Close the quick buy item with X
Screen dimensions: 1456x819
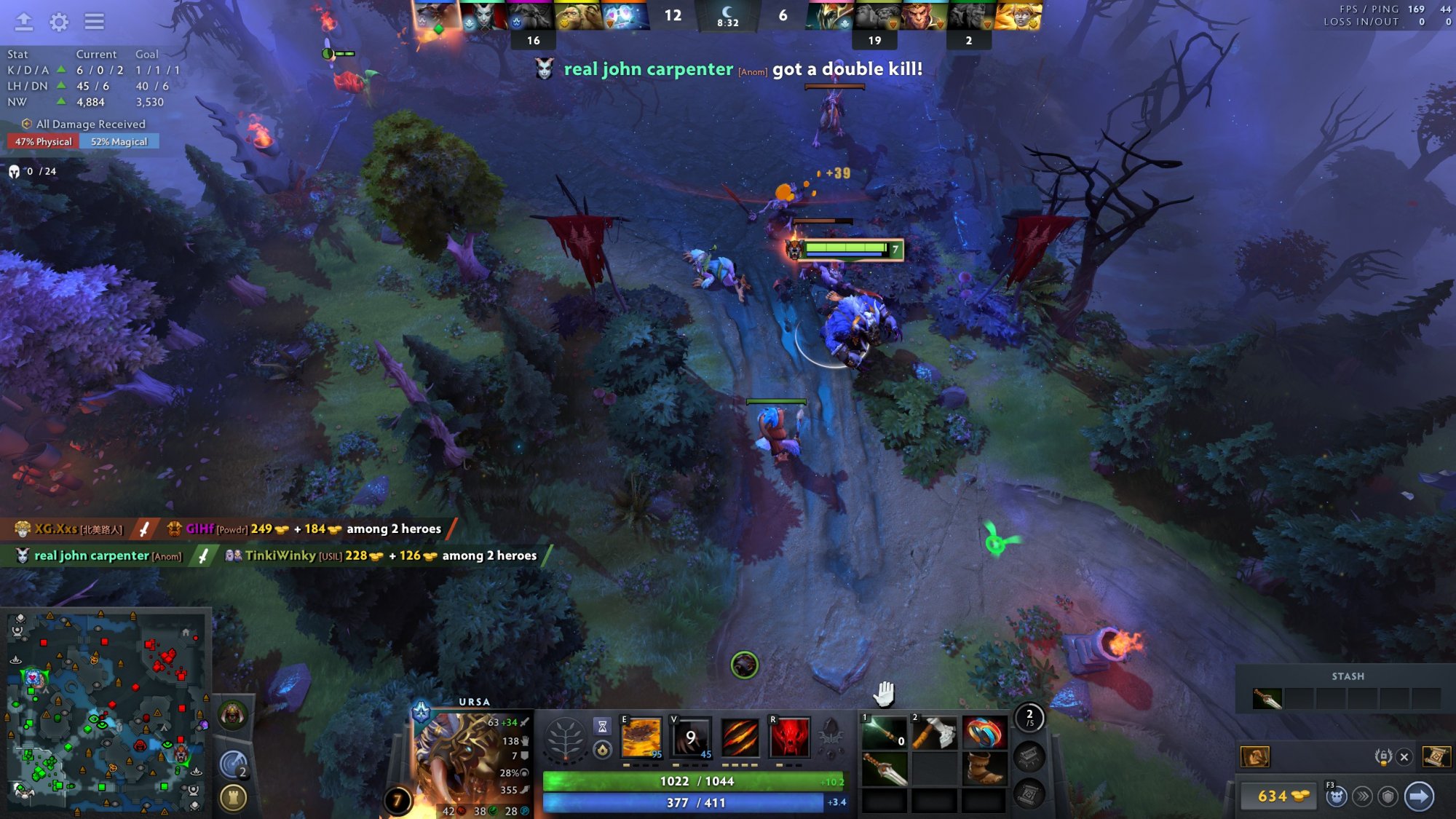click(x=1404, y=757)
